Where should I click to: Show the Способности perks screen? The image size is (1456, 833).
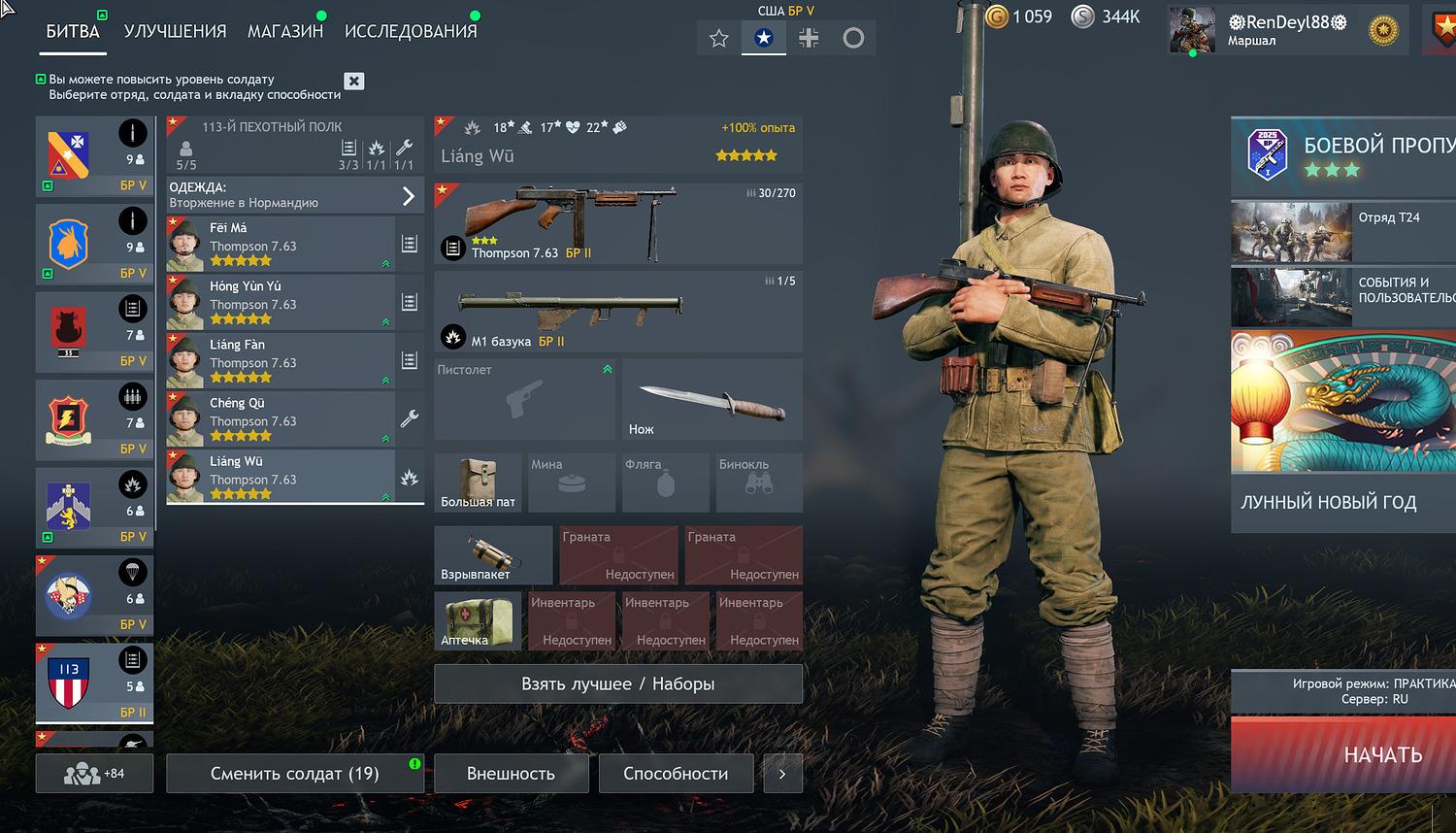point(676,774)
